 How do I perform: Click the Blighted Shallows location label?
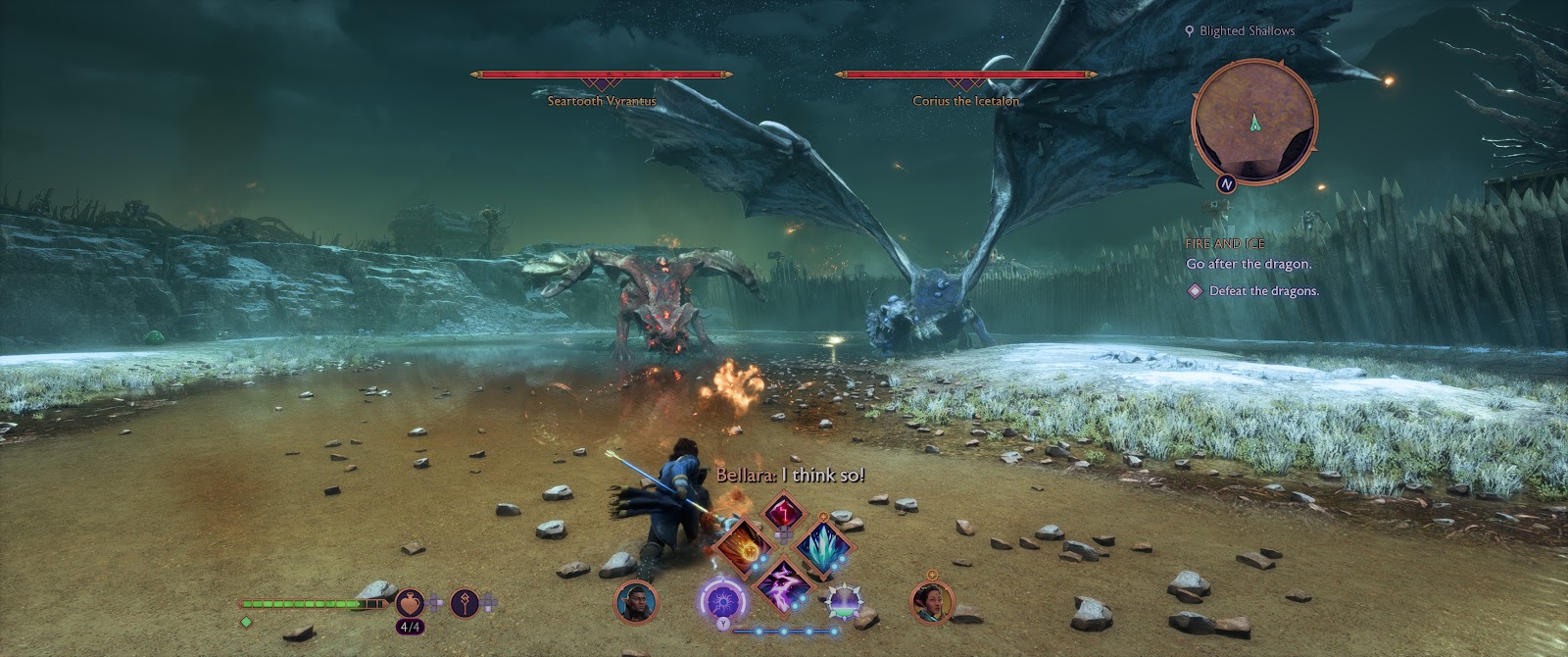(x=1247, y=30)
